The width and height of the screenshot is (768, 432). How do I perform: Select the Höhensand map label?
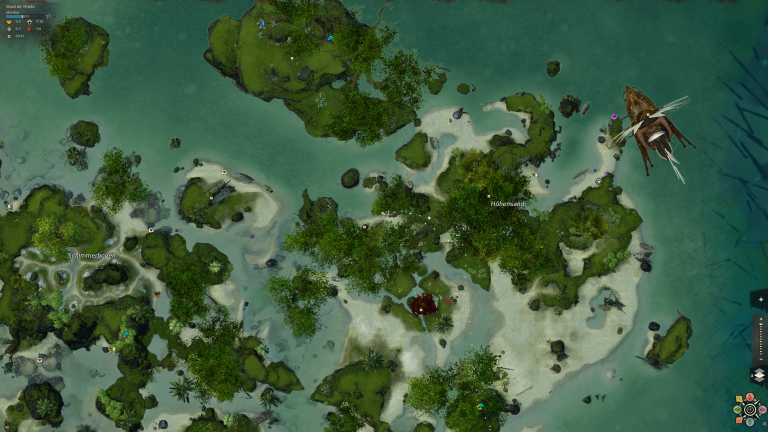(x=508, y=203)
